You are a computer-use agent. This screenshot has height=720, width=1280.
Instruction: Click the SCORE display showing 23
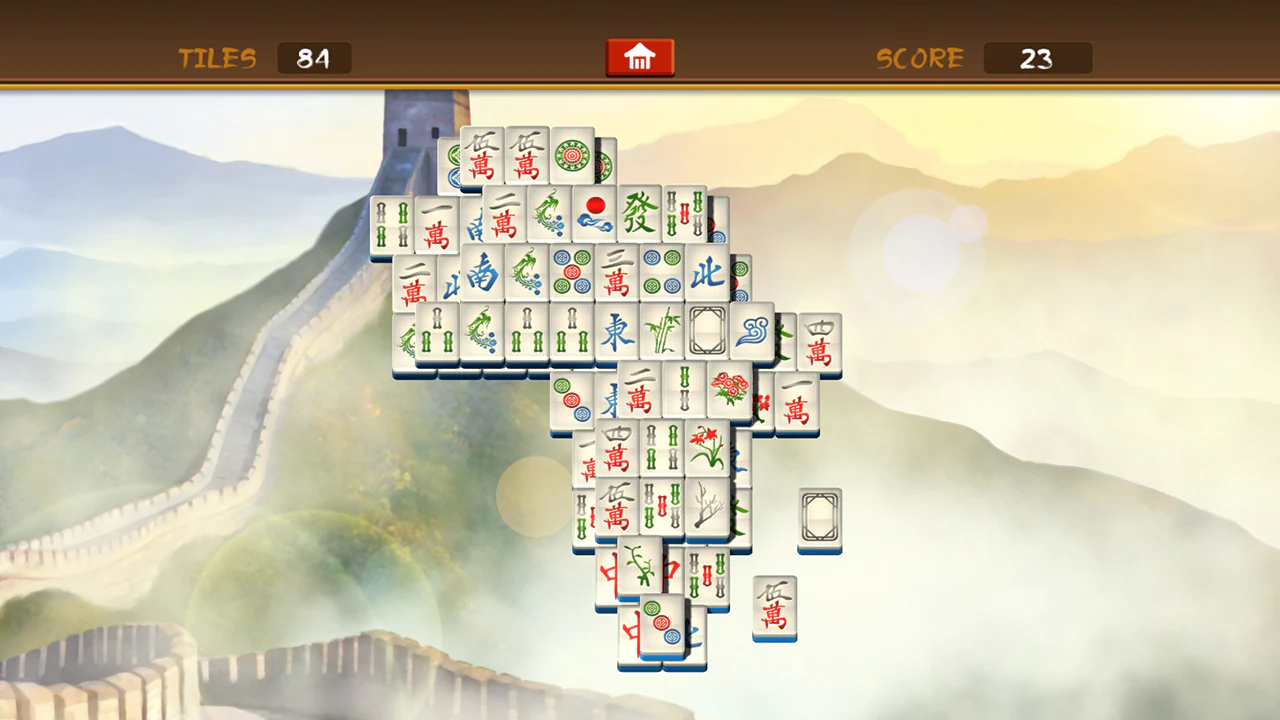[1037, 58]
